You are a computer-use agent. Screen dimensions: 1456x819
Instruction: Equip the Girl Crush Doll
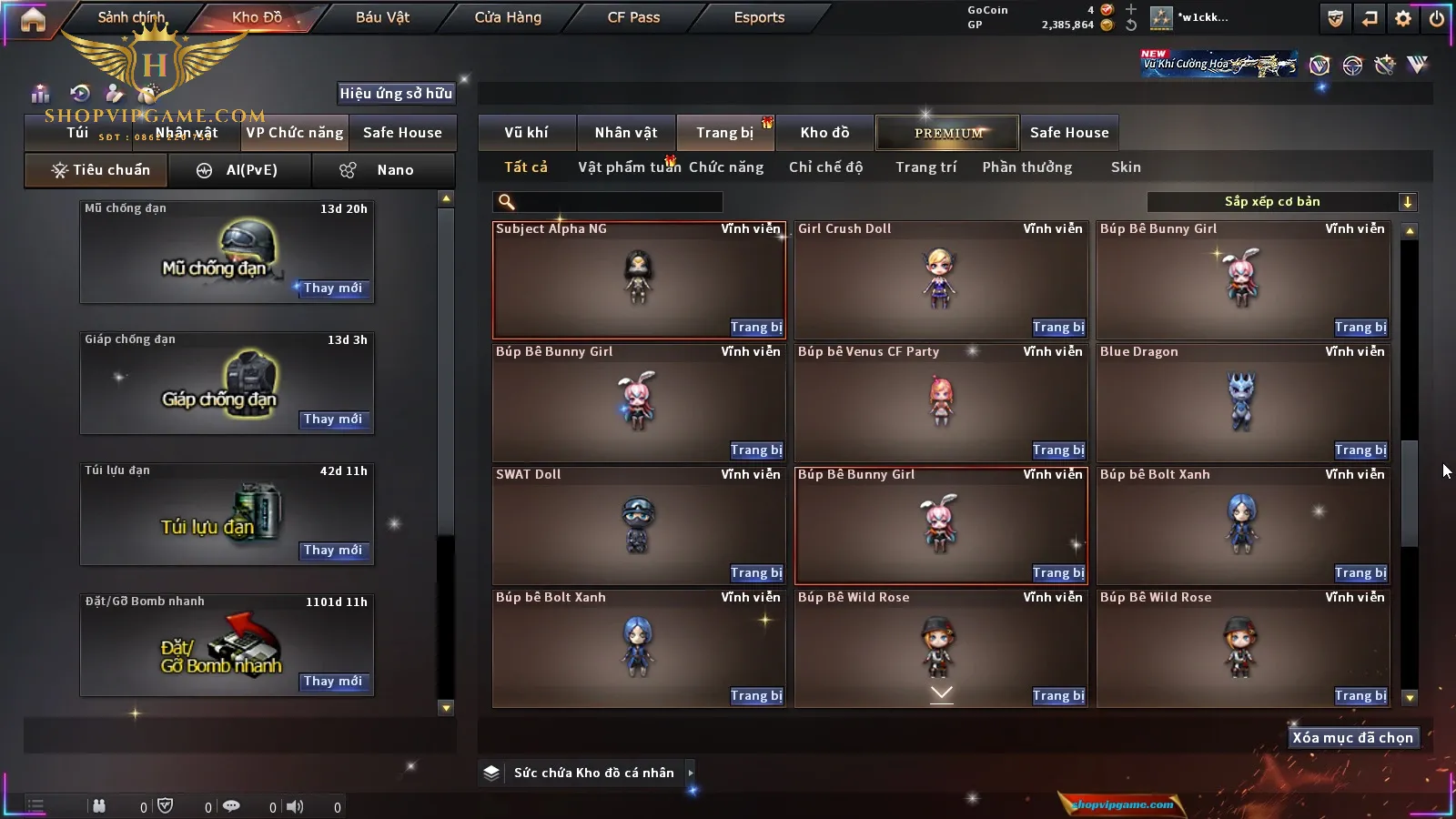[x=1057, y=328]
